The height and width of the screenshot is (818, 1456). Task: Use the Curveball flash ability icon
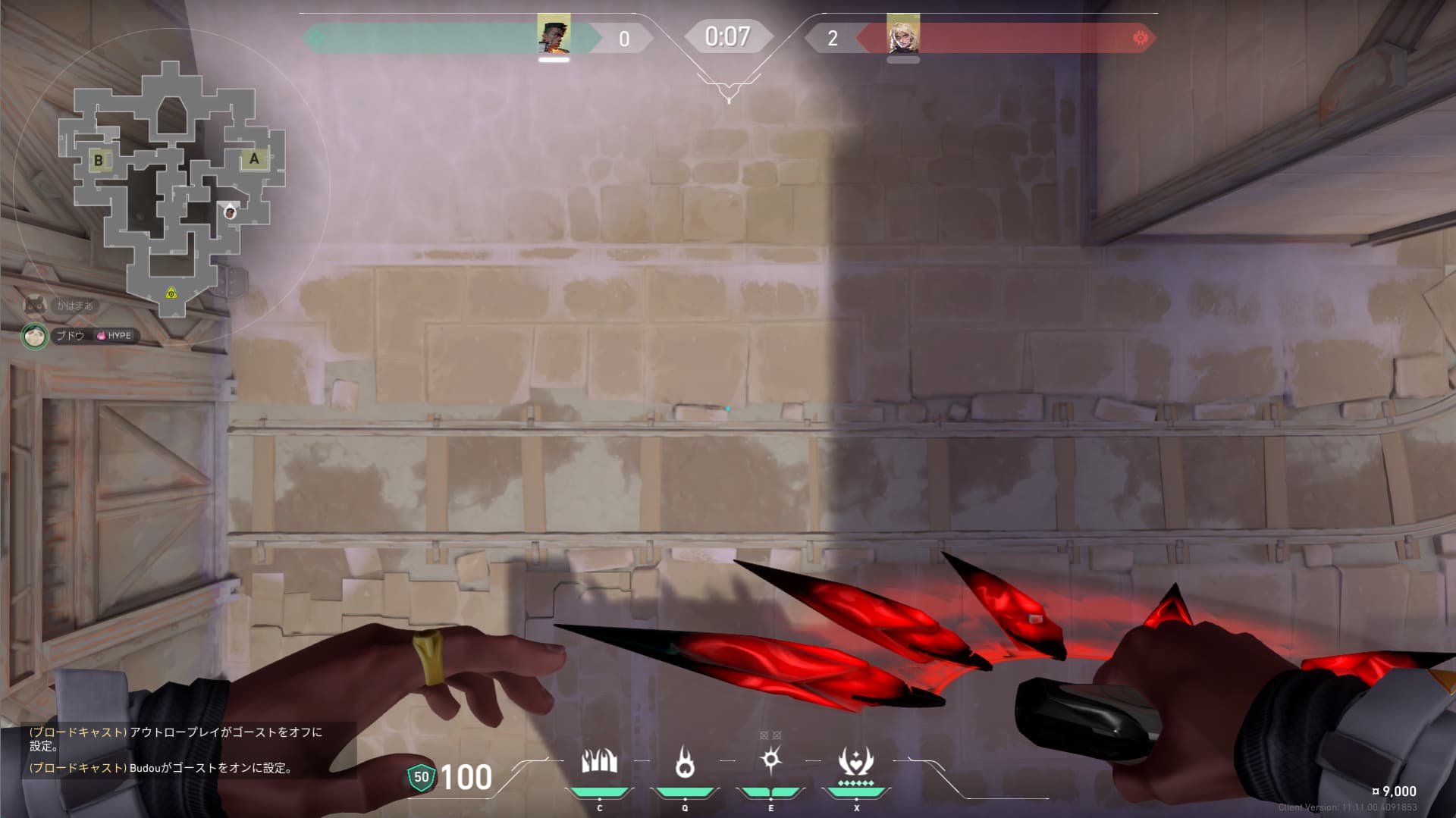pyautogui.click(x=770, y=760)
